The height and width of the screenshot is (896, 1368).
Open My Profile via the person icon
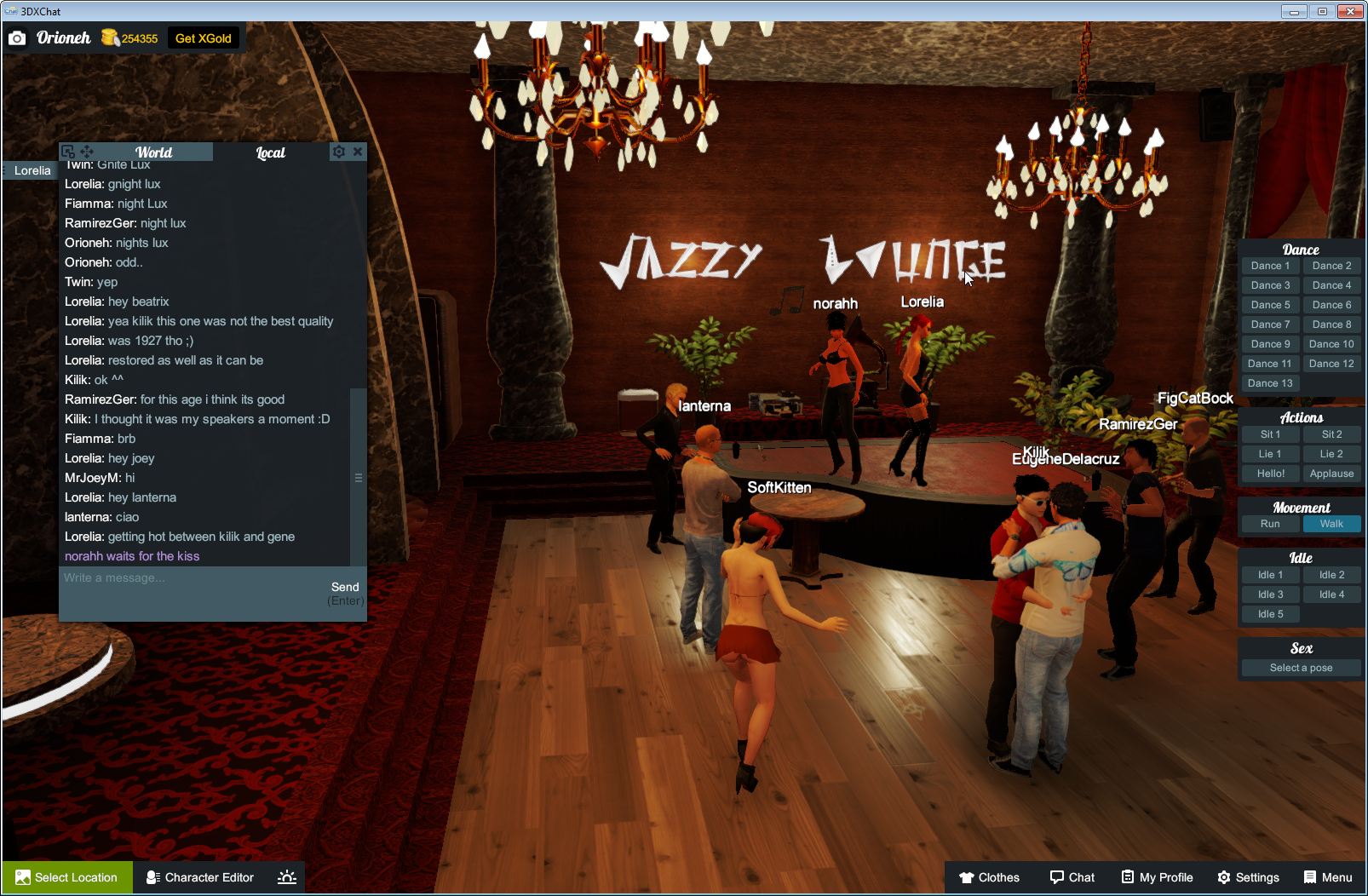click(x=1130, y=877)
